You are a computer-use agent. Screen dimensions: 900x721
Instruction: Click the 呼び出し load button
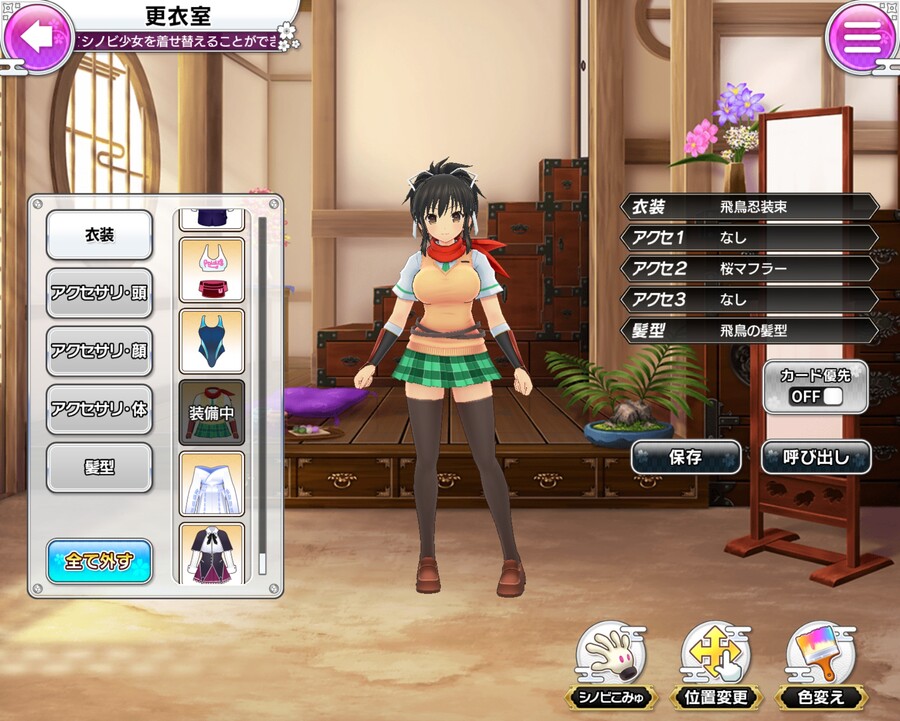pos(815,457)
